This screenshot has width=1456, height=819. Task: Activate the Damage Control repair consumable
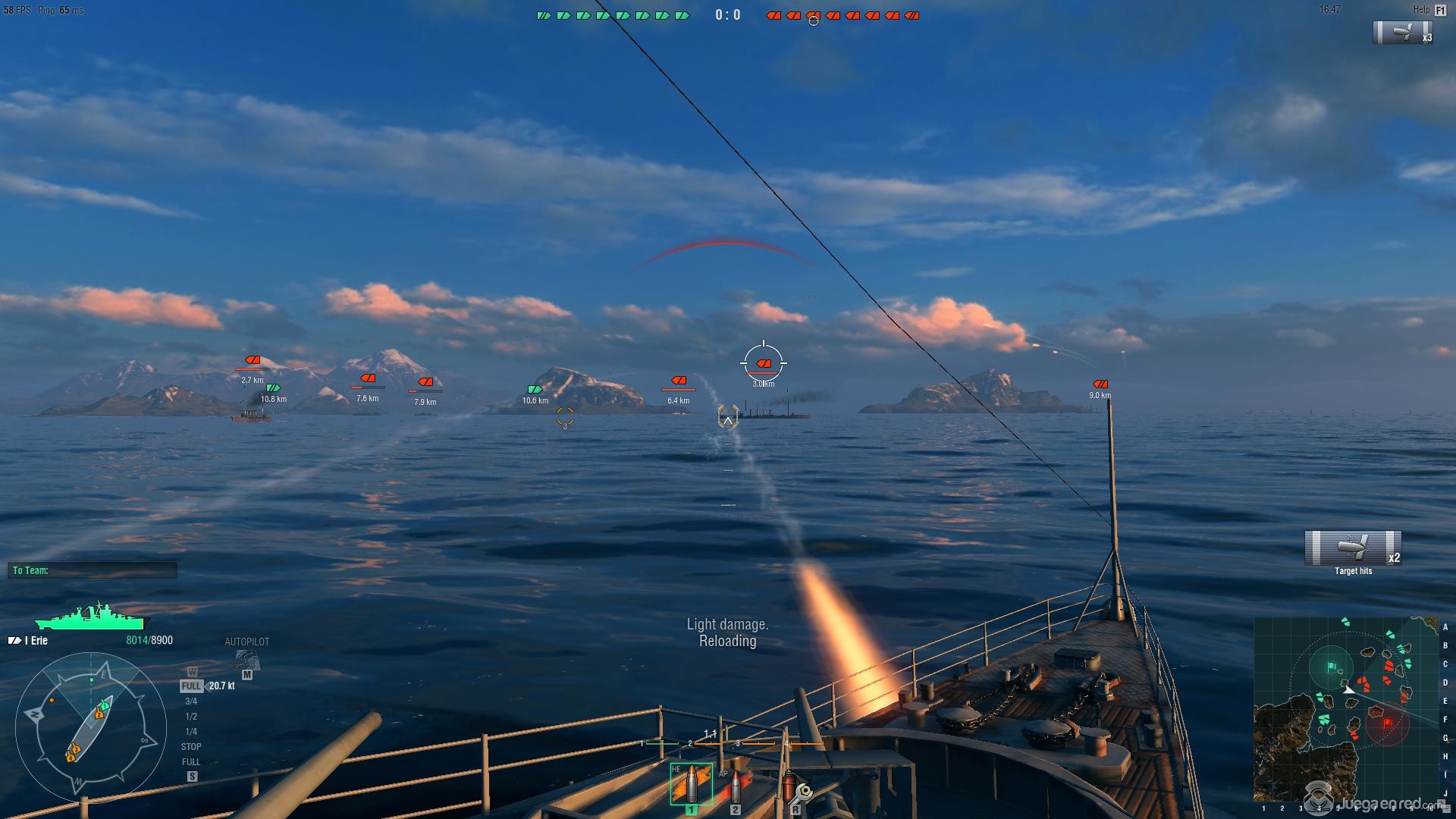click(x=794, y=789)
